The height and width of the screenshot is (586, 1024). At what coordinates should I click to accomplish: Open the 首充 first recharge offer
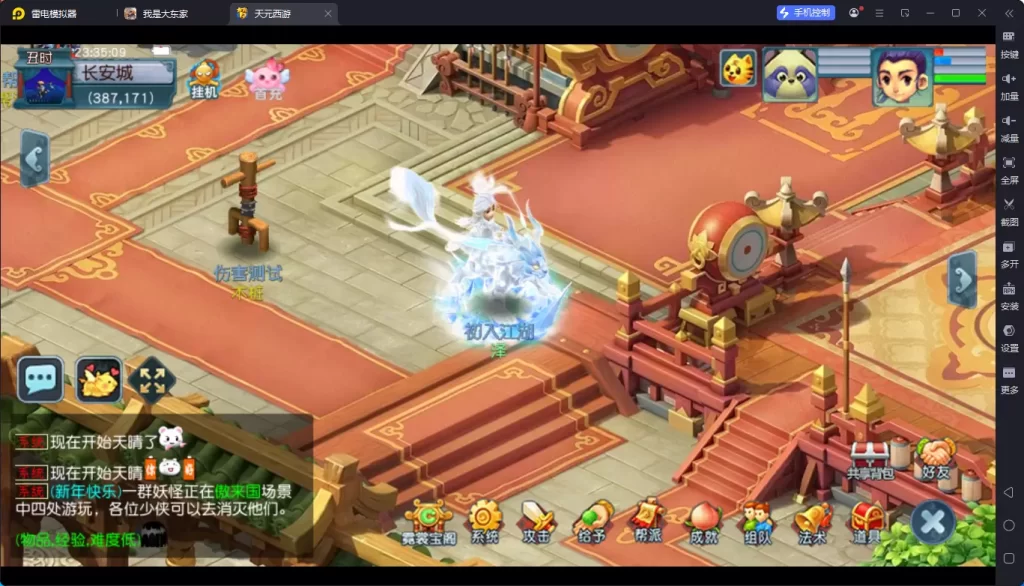click(267, 78)
